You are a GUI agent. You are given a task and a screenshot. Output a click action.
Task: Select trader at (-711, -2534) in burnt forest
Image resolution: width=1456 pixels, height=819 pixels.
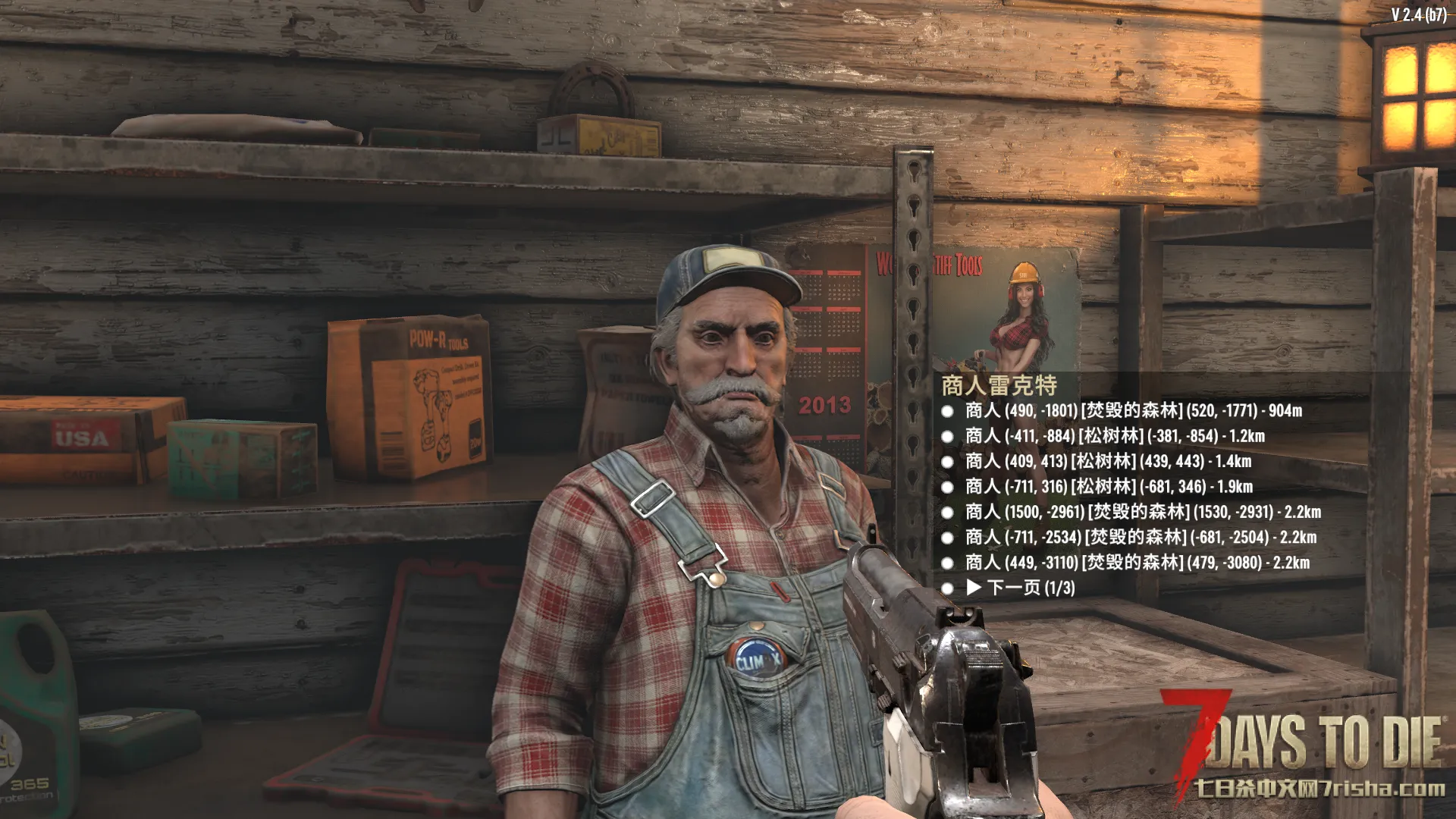pyautogui.click(x=1140, y=538)
